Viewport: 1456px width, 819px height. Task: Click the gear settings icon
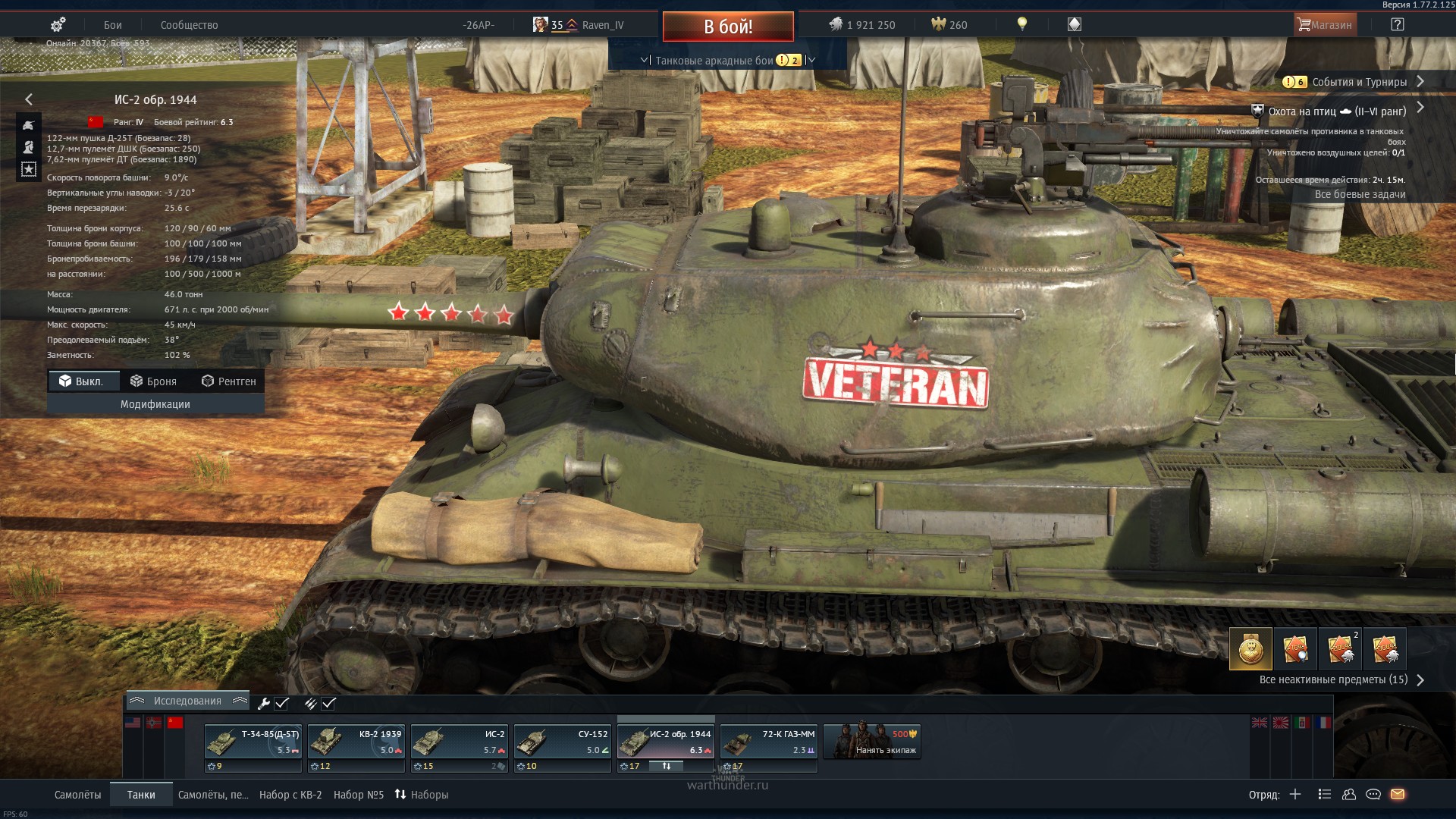point(58,25)
